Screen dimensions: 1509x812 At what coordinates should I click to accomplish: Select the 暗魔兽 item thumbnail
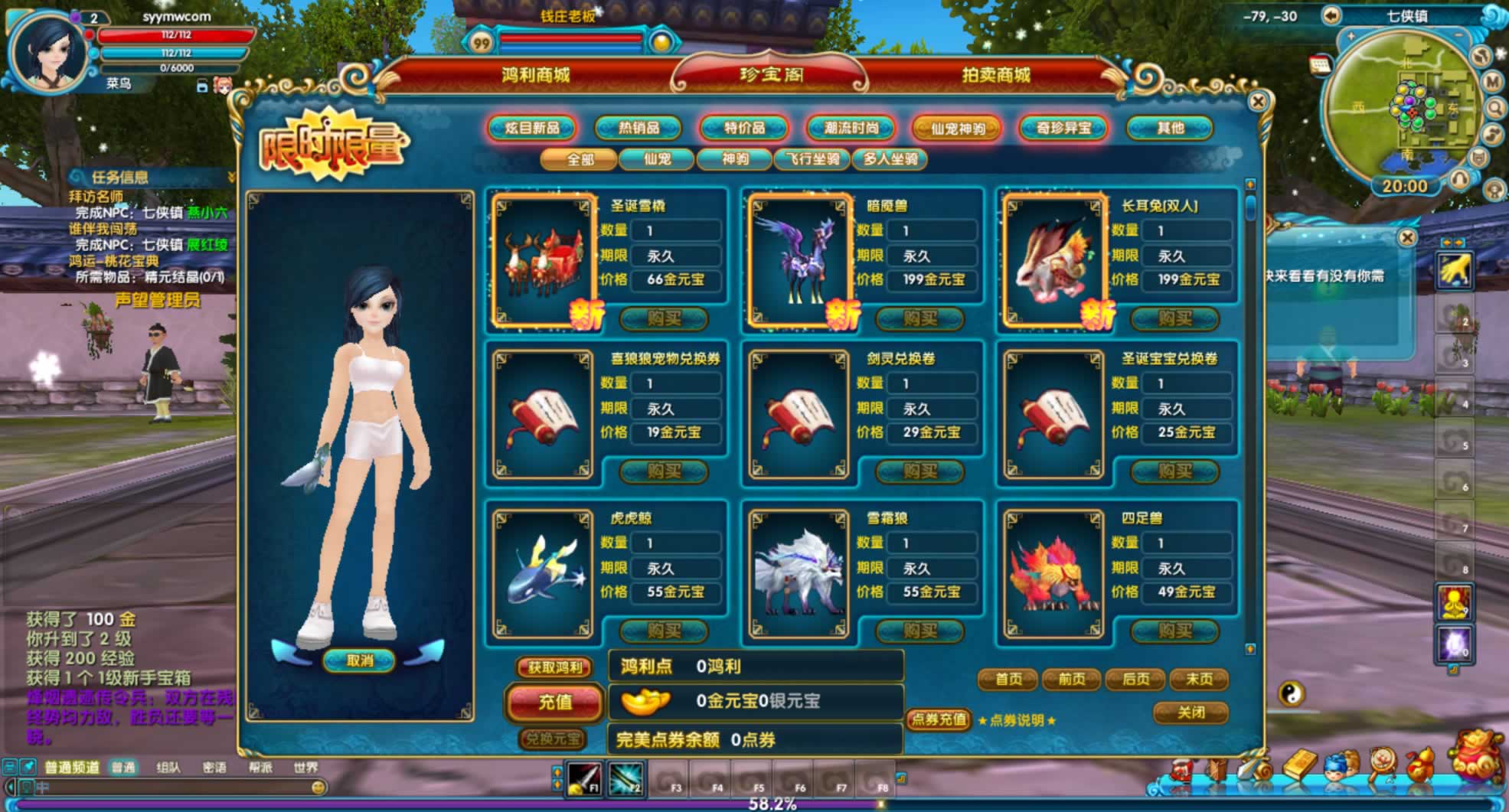[798, 260]
